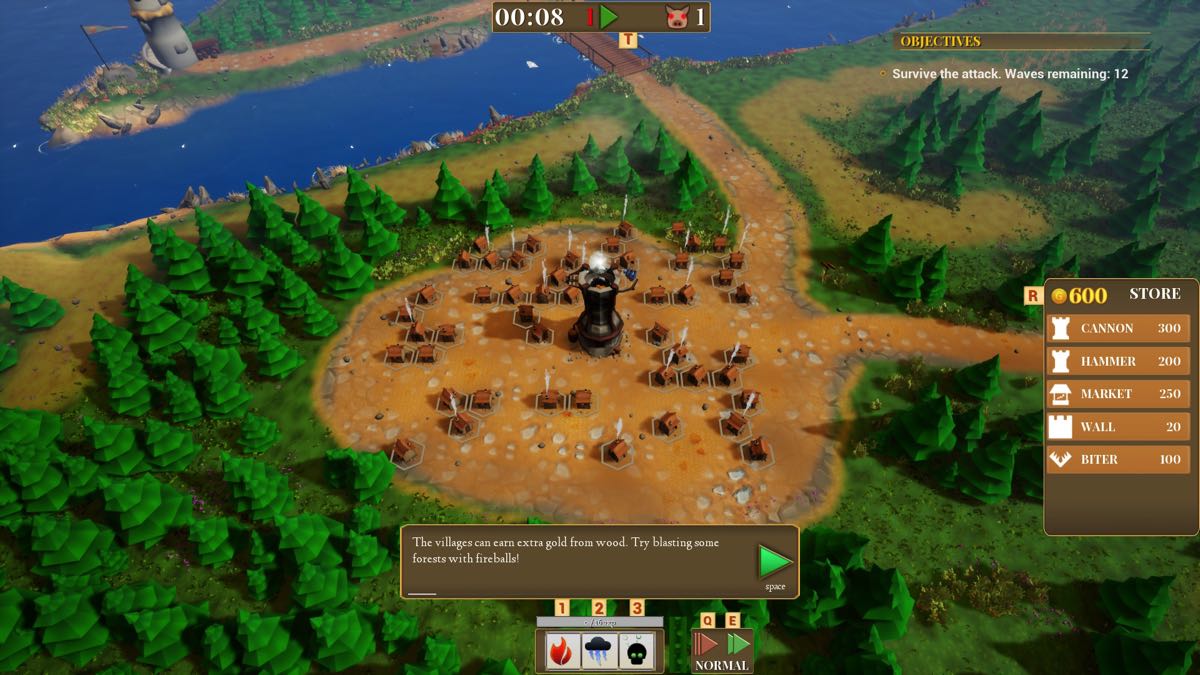Viewport: 1200px width, 675px height.
Task: Activate the fireball spell icon
Action: [x=562, y=651]
